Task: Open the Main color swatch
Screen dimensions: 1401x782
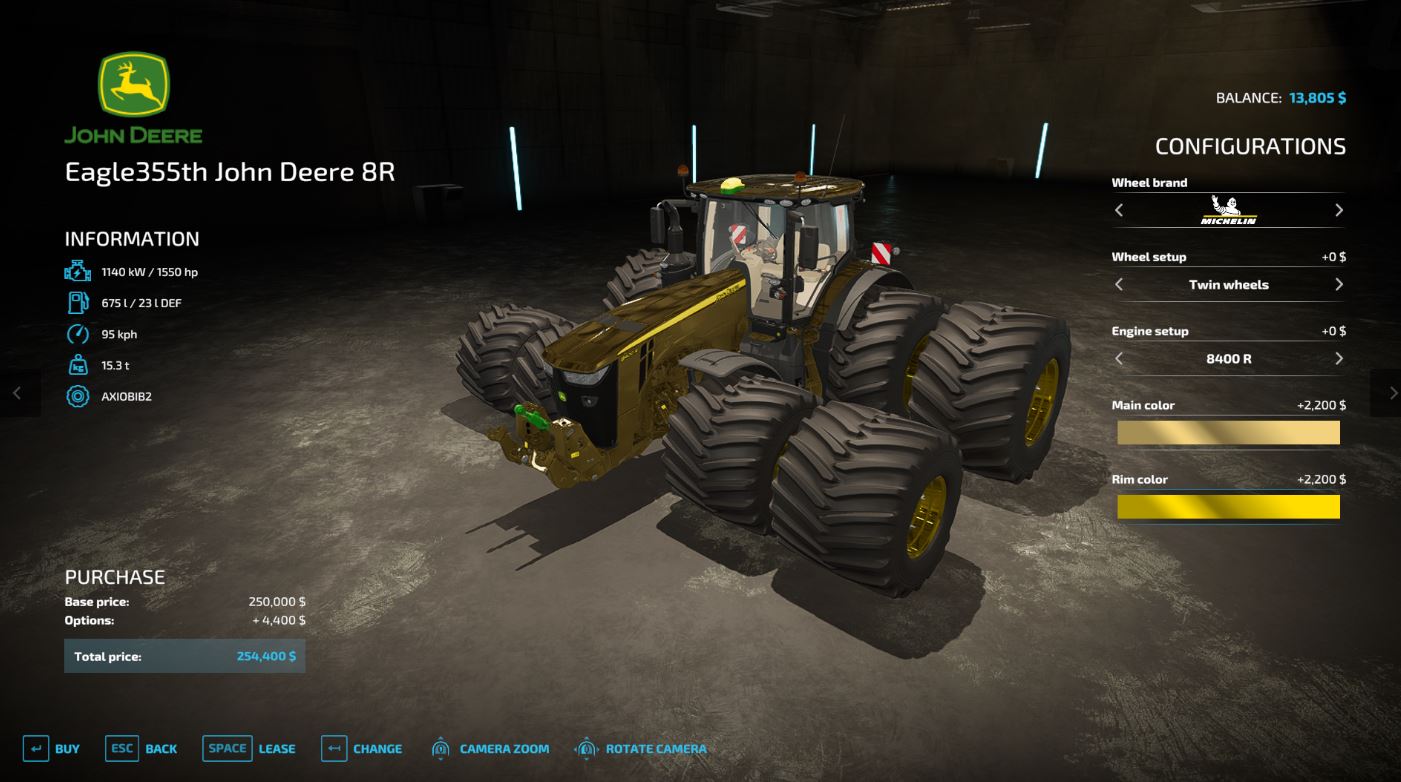Action: coord(1228,432)
